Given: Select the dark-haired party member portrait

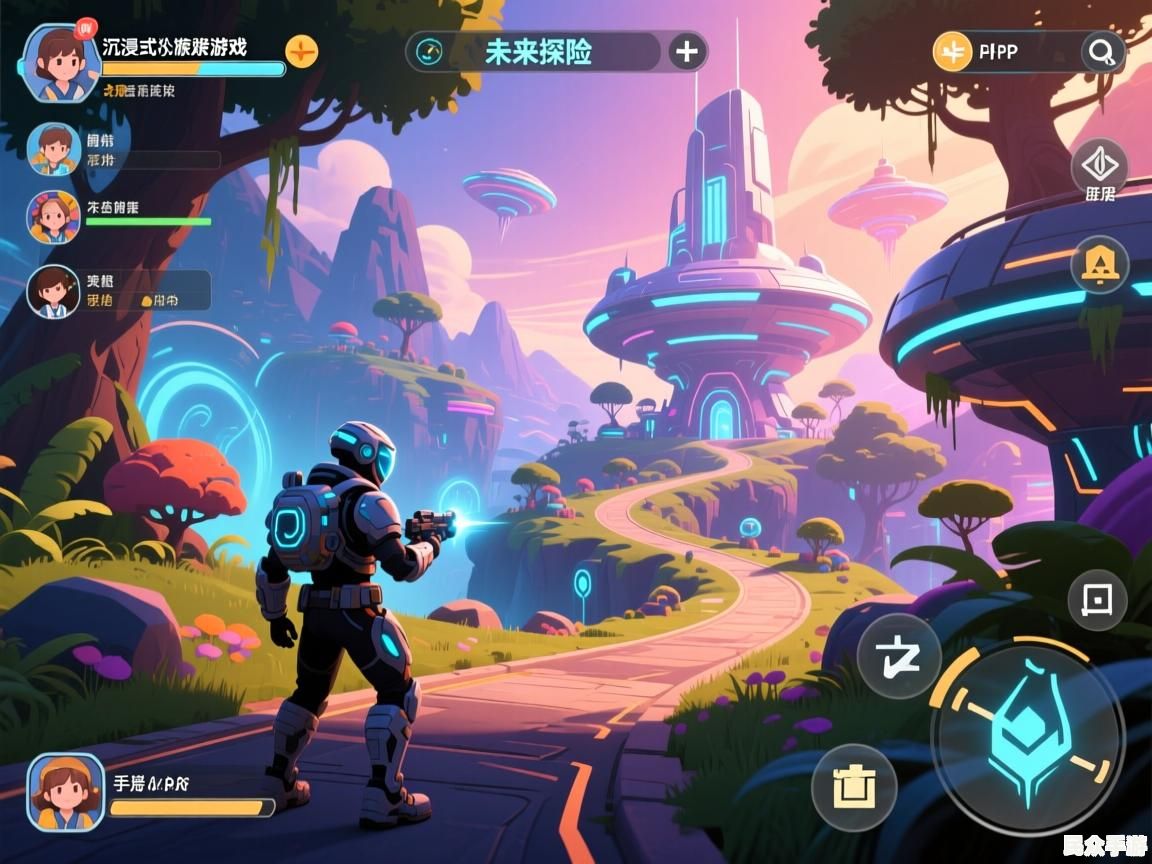Looking at the screenshot, I should [x=54, y=292].
